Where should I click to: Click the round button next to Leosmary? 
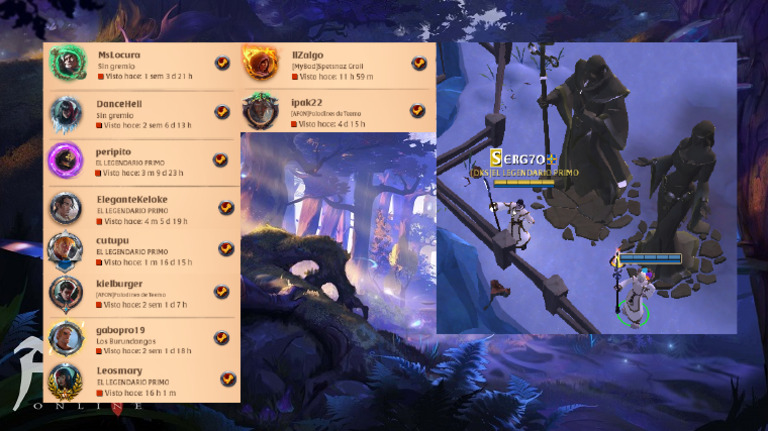click(227, 379)
